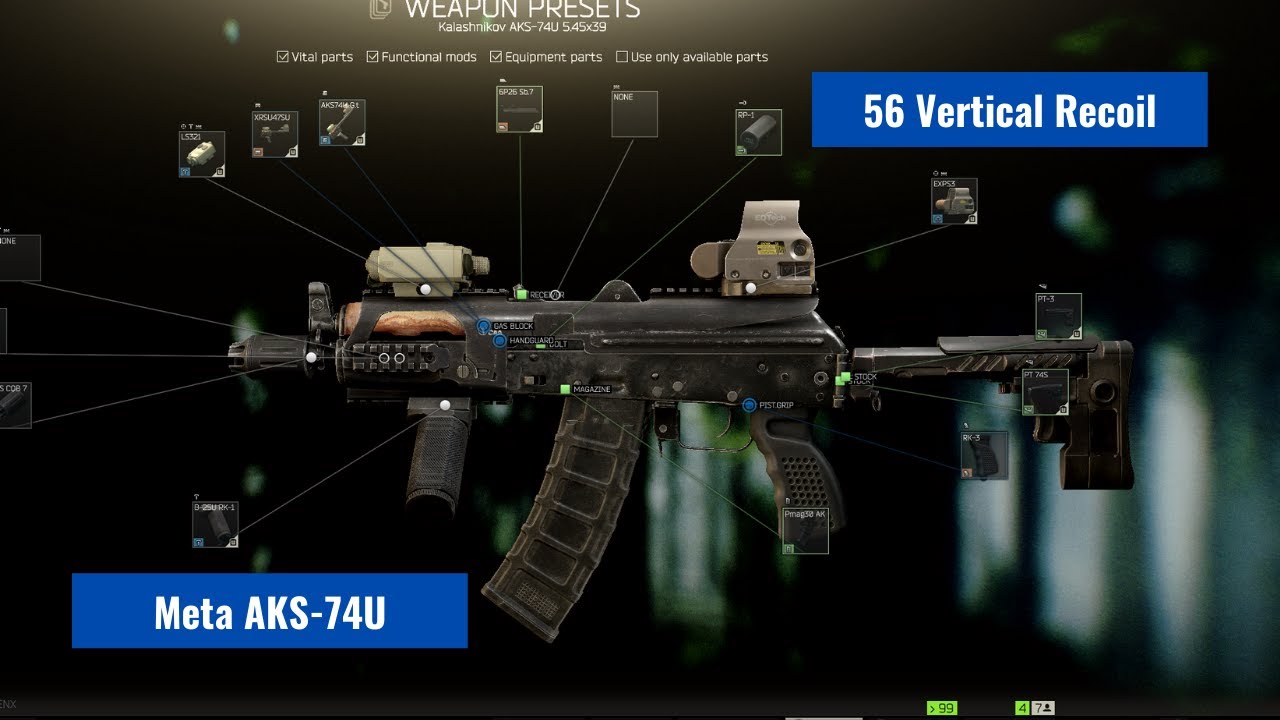Open the empty NONE mod slot above receiver

(634, 114)
